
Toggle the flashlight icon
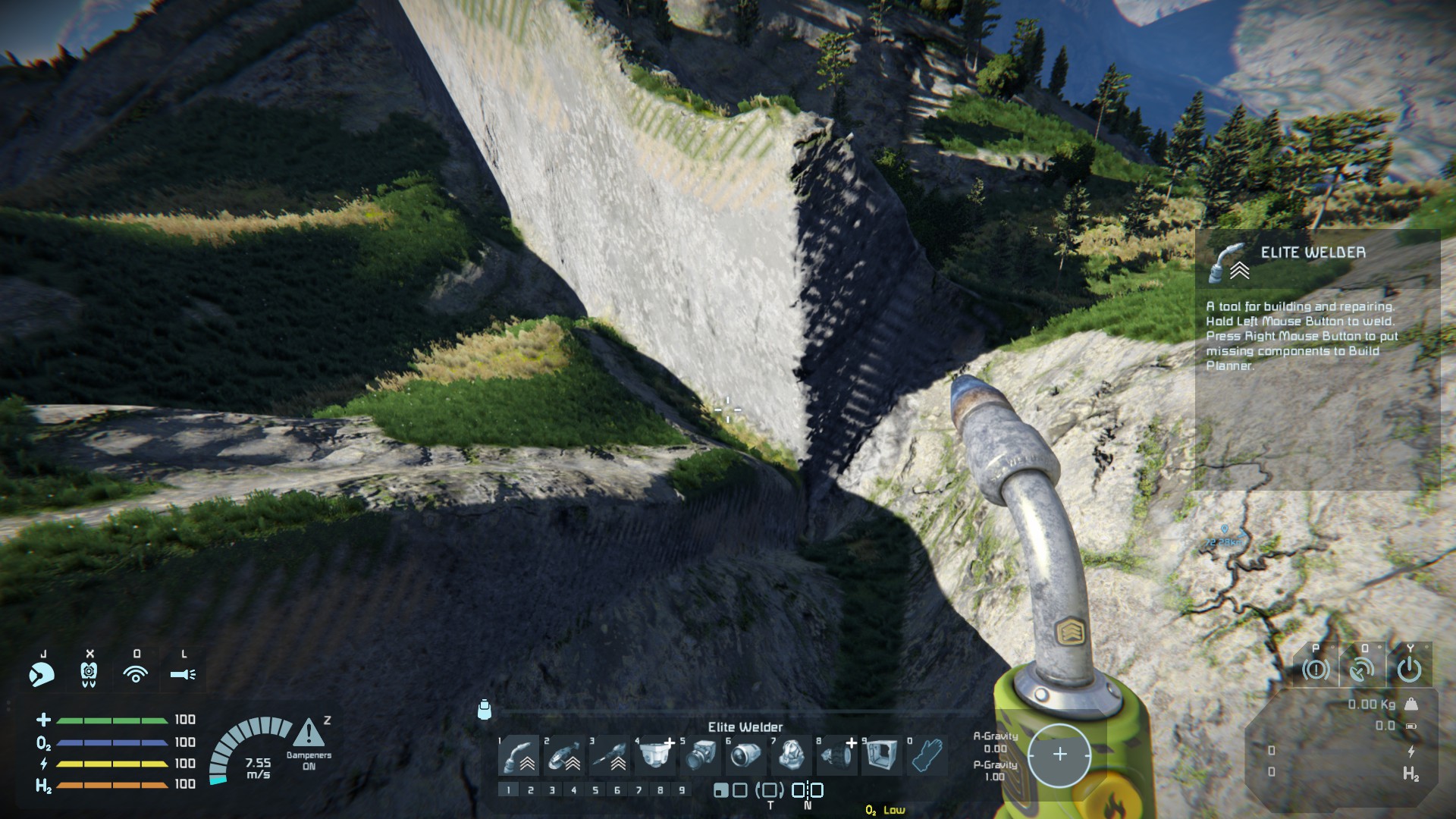pyautogui.click(x=183, y=673)
